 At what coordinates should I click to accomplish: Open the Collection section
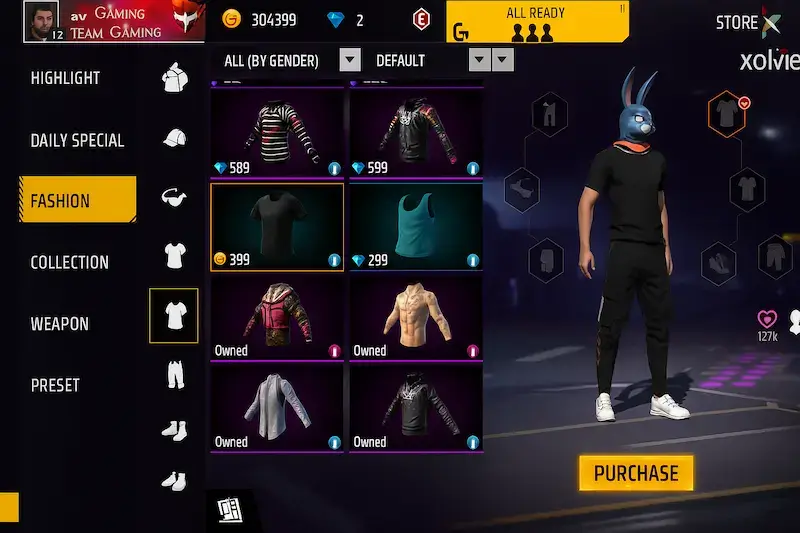pyautogui.click(x=69, y=262)
